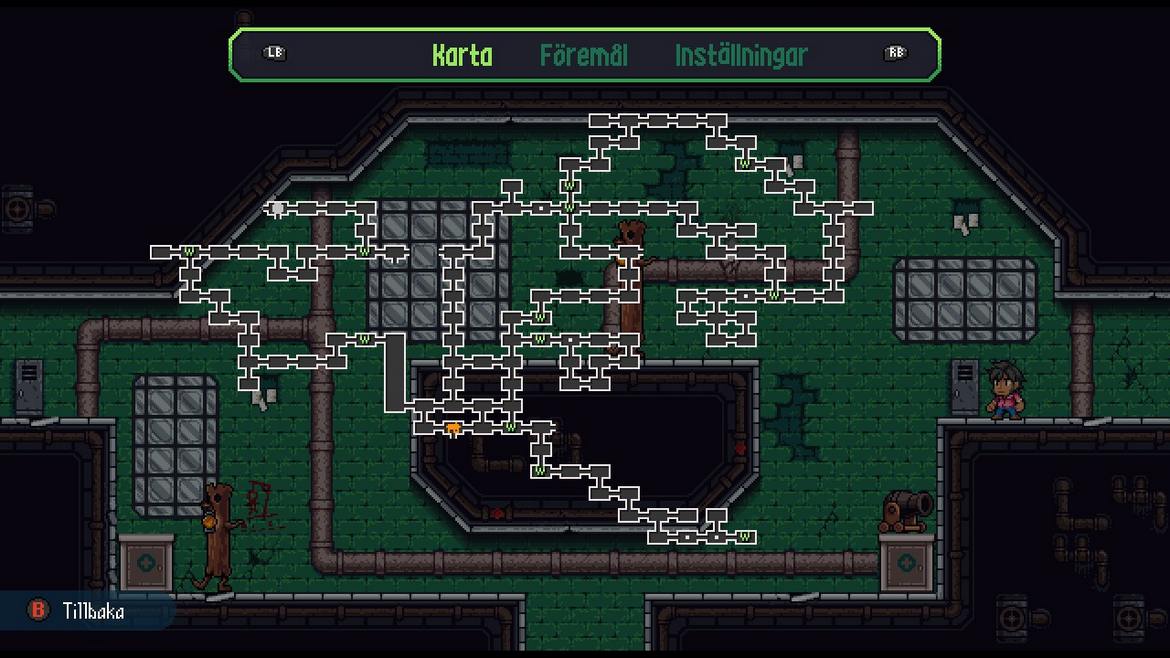Open the Föremål tab
Viewport: 1170px width, 658px height.
(584, 55)
